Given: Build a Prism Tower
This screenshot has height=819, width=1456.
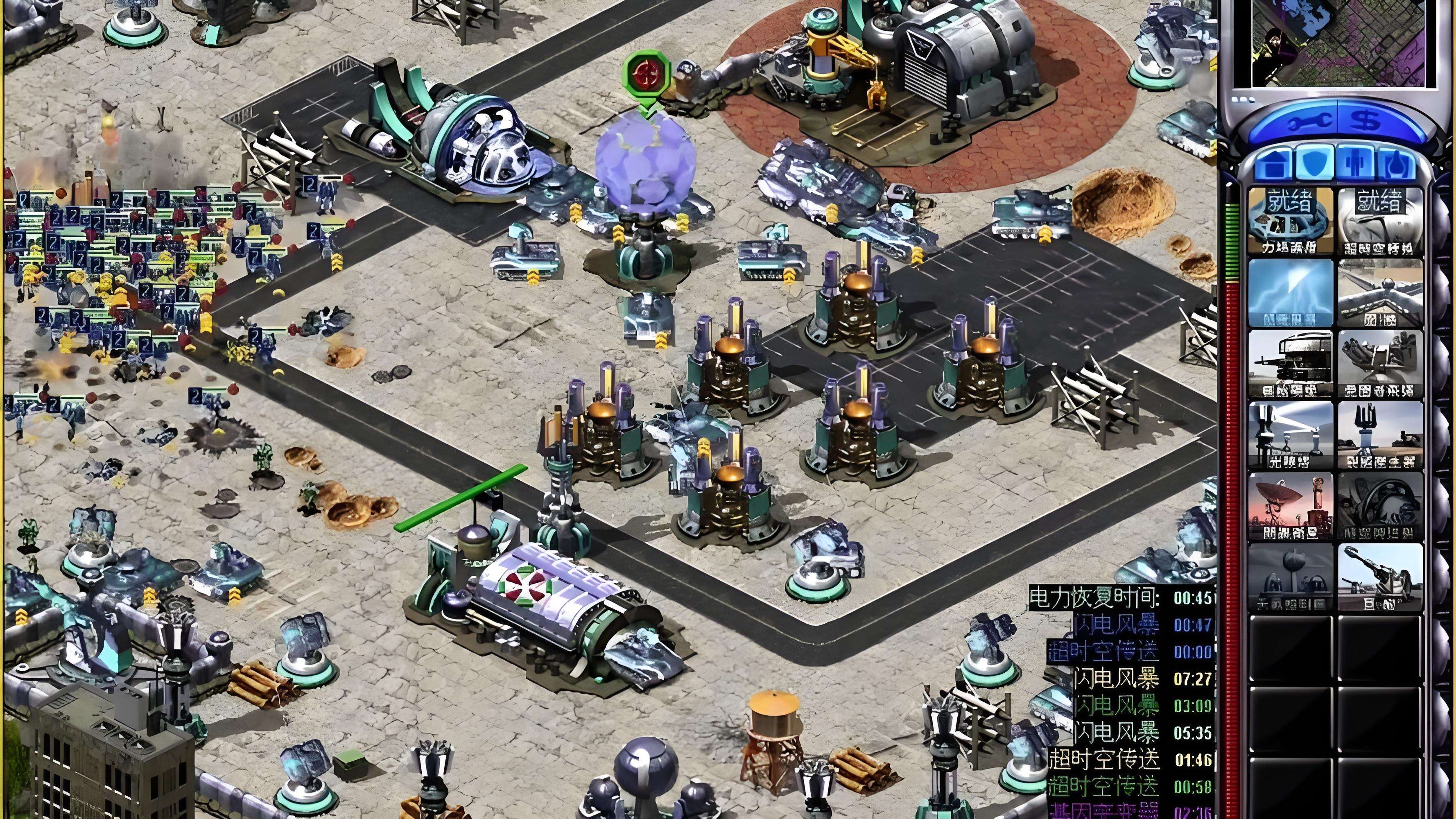Looking at the screenshot, I should (1291, 435).
